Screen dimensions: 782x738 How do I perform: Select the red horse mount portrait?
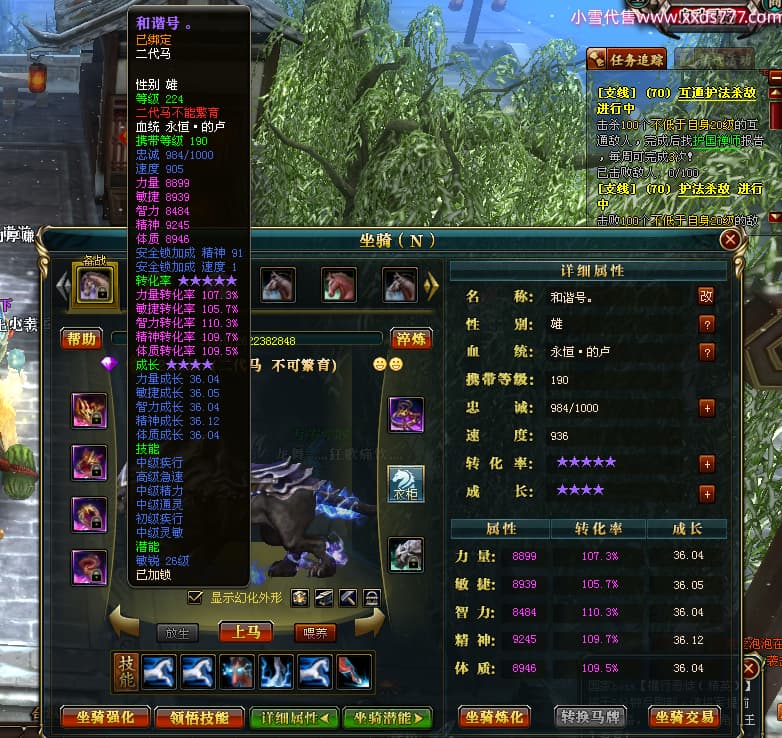339,285
